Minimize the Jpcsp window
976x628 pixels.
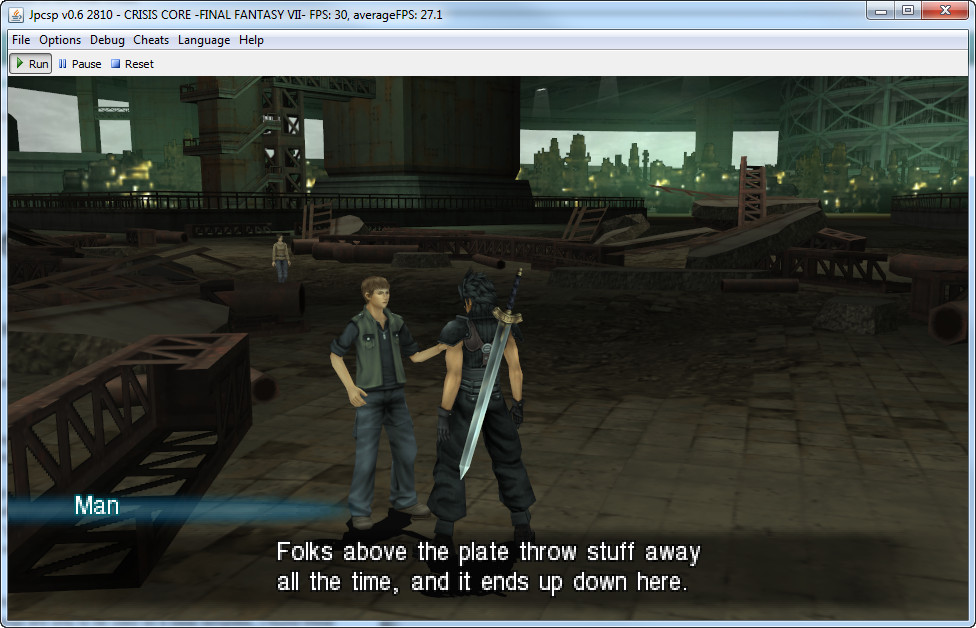point(880,10)
